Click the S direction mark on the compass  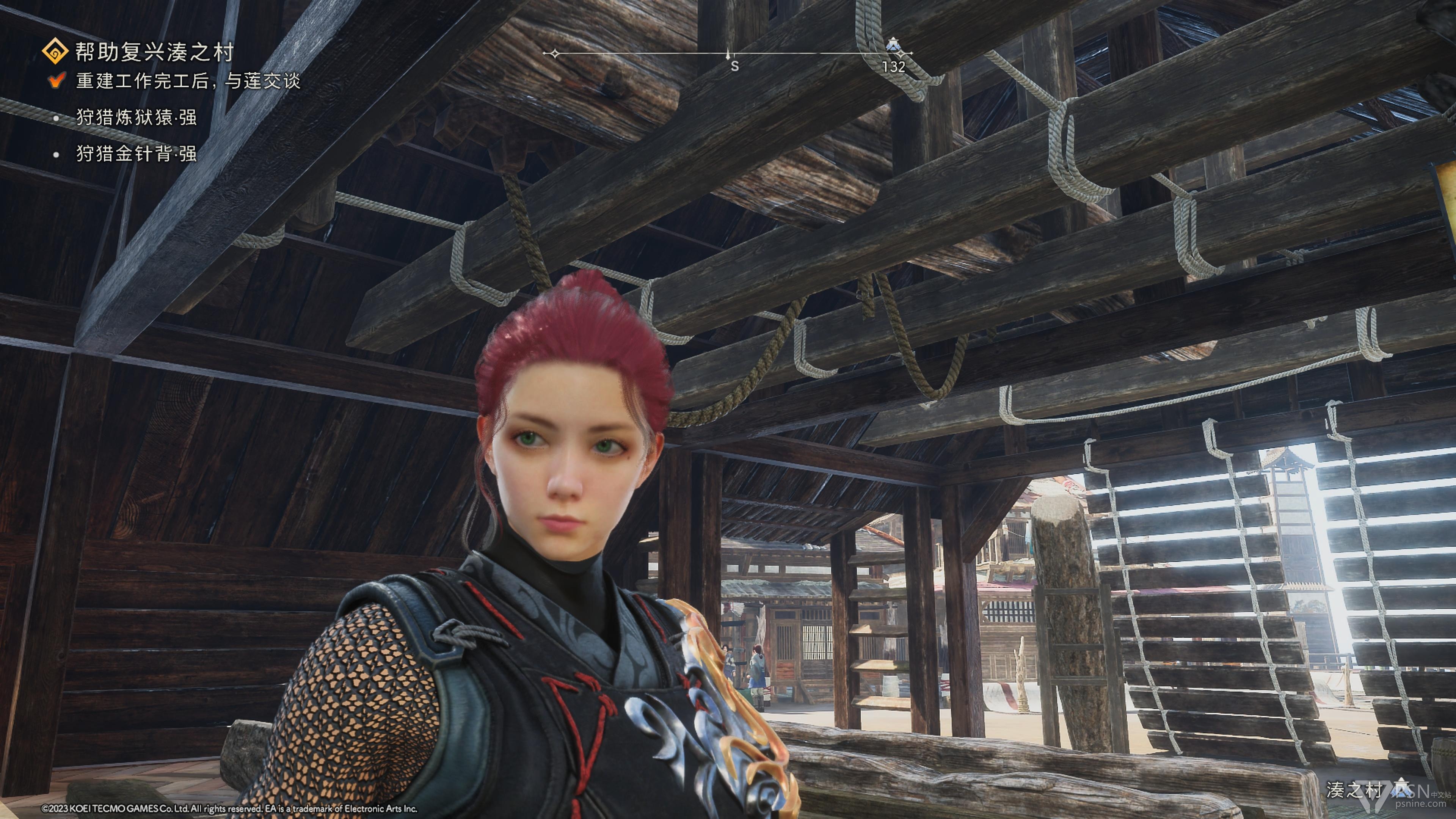[x=734, y=66]
